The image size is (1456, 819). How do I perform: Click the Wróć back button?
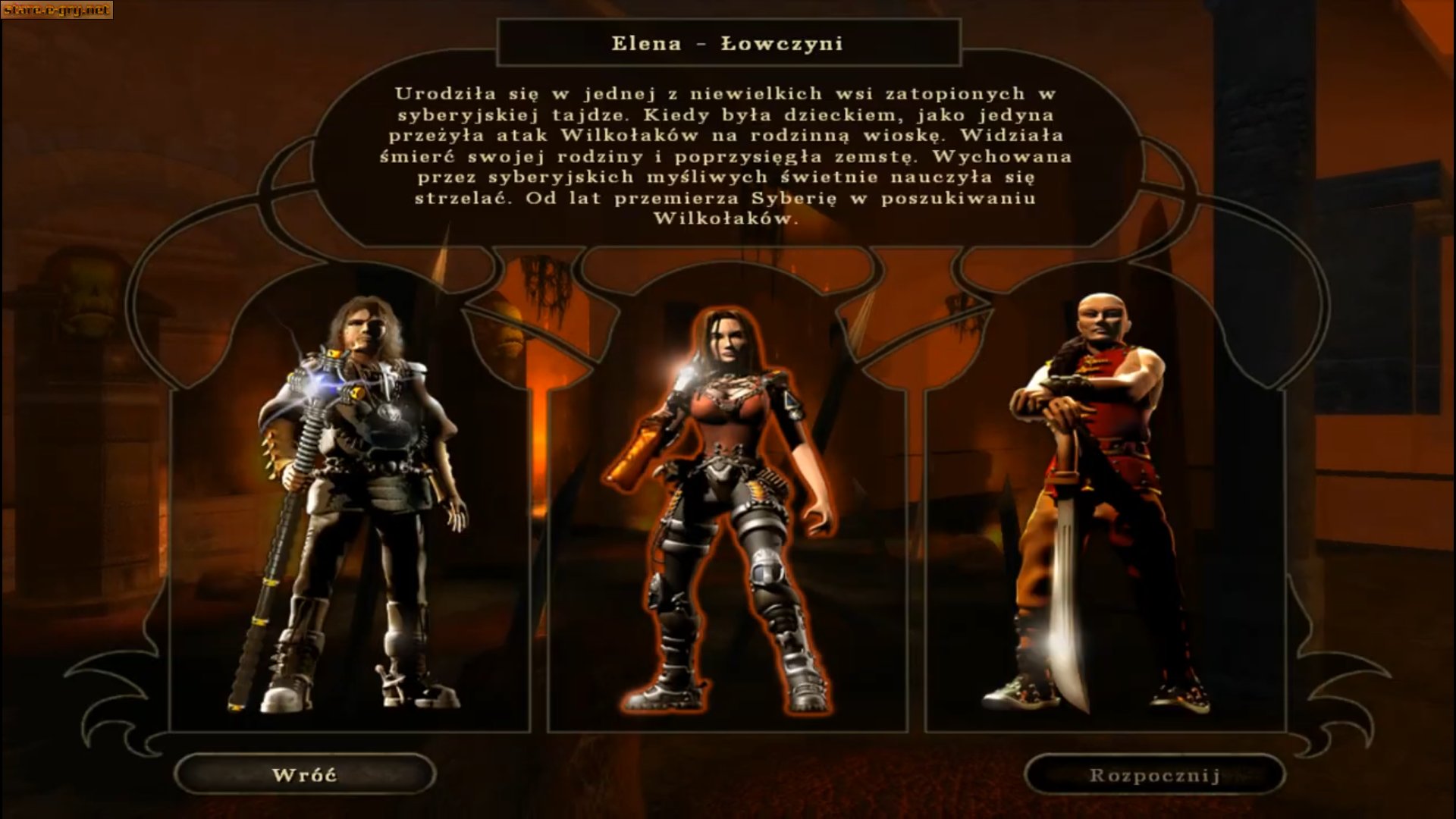(x=304, y=775)
